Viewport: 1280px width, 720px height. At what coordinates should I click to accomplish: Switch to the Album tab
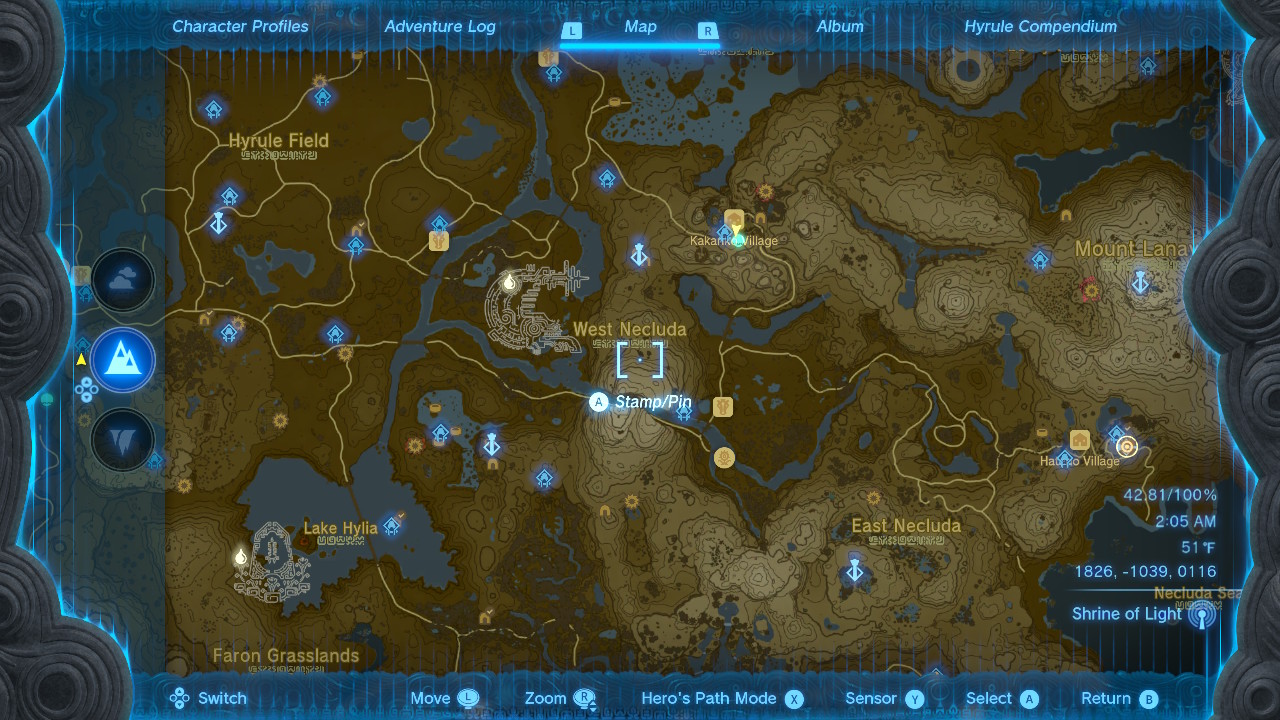tap(839, 26)
